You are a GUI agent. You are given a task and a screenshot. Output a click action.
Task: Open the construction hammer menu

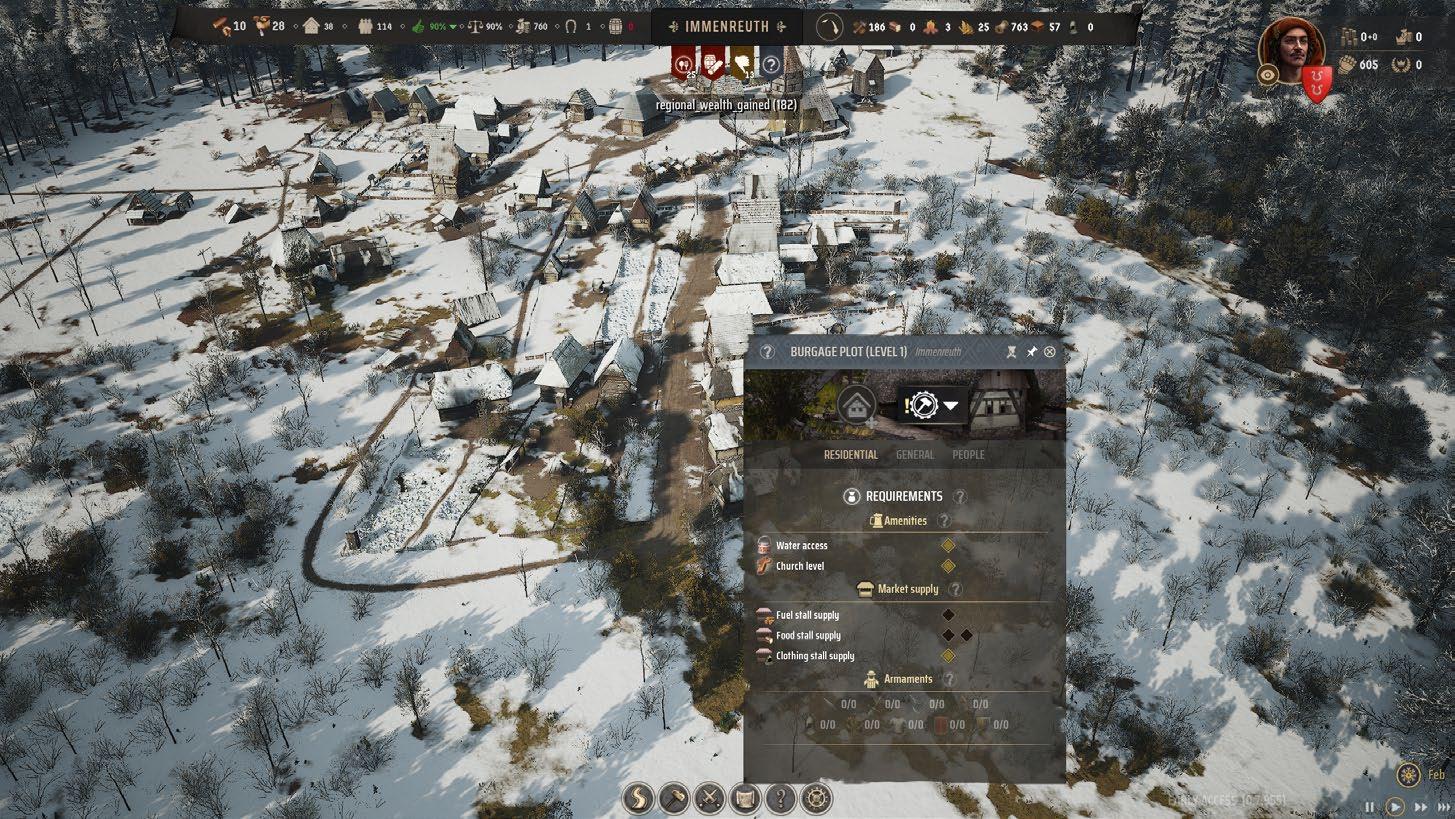pos(674,798)
